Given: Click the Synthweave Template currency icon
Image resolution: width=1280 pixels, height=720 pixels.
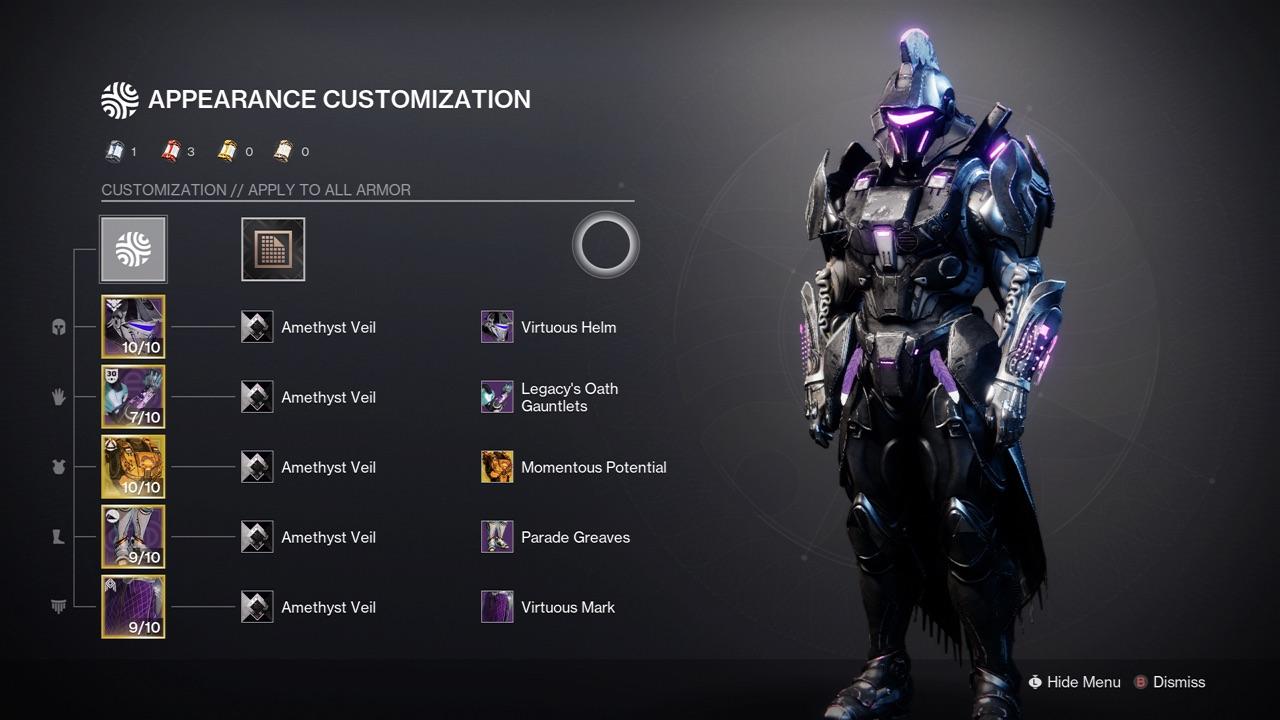Looking at the screenshot, I should tap(113, 151).
